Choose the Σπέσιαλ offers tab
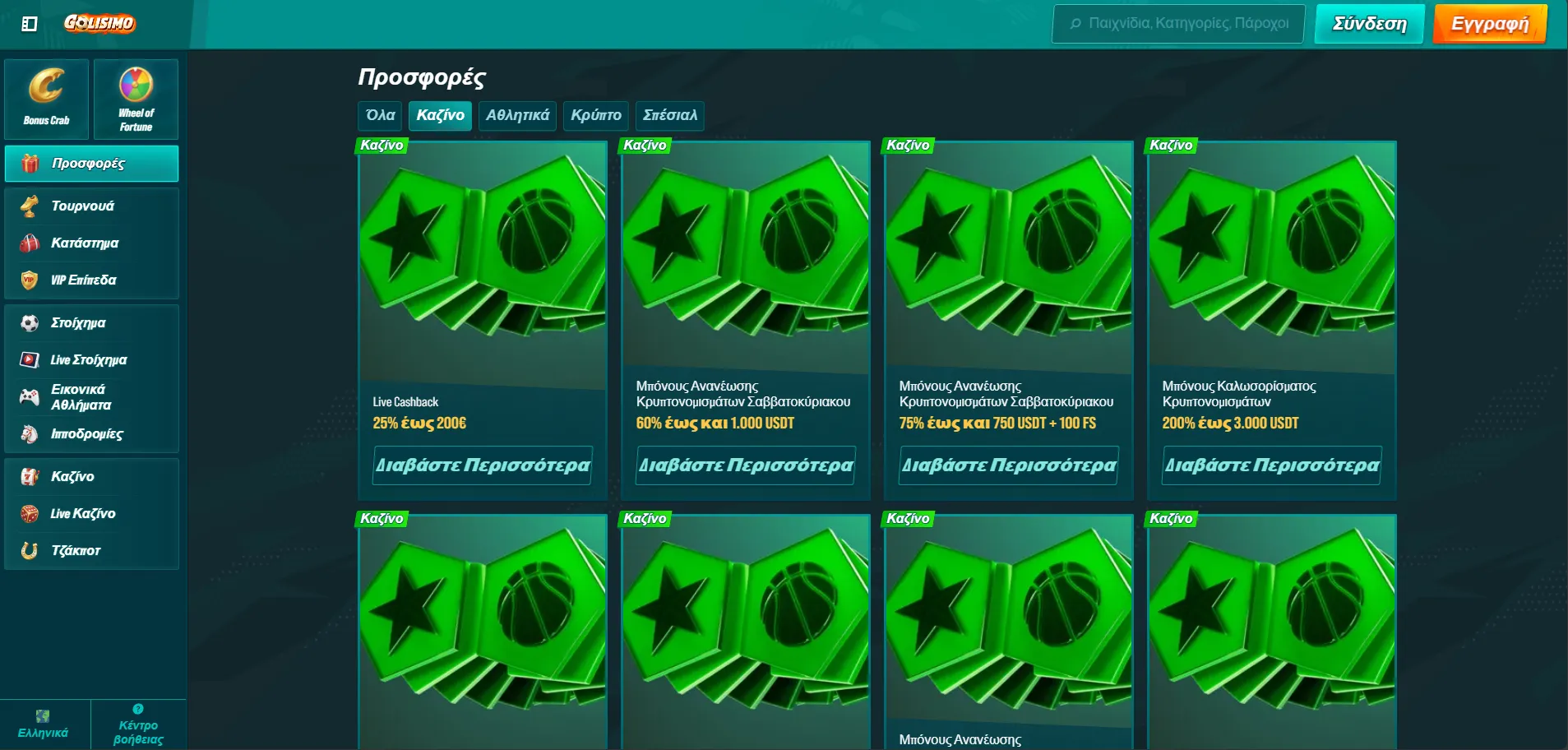1568x750 pixels. click(x=669, y=116)
